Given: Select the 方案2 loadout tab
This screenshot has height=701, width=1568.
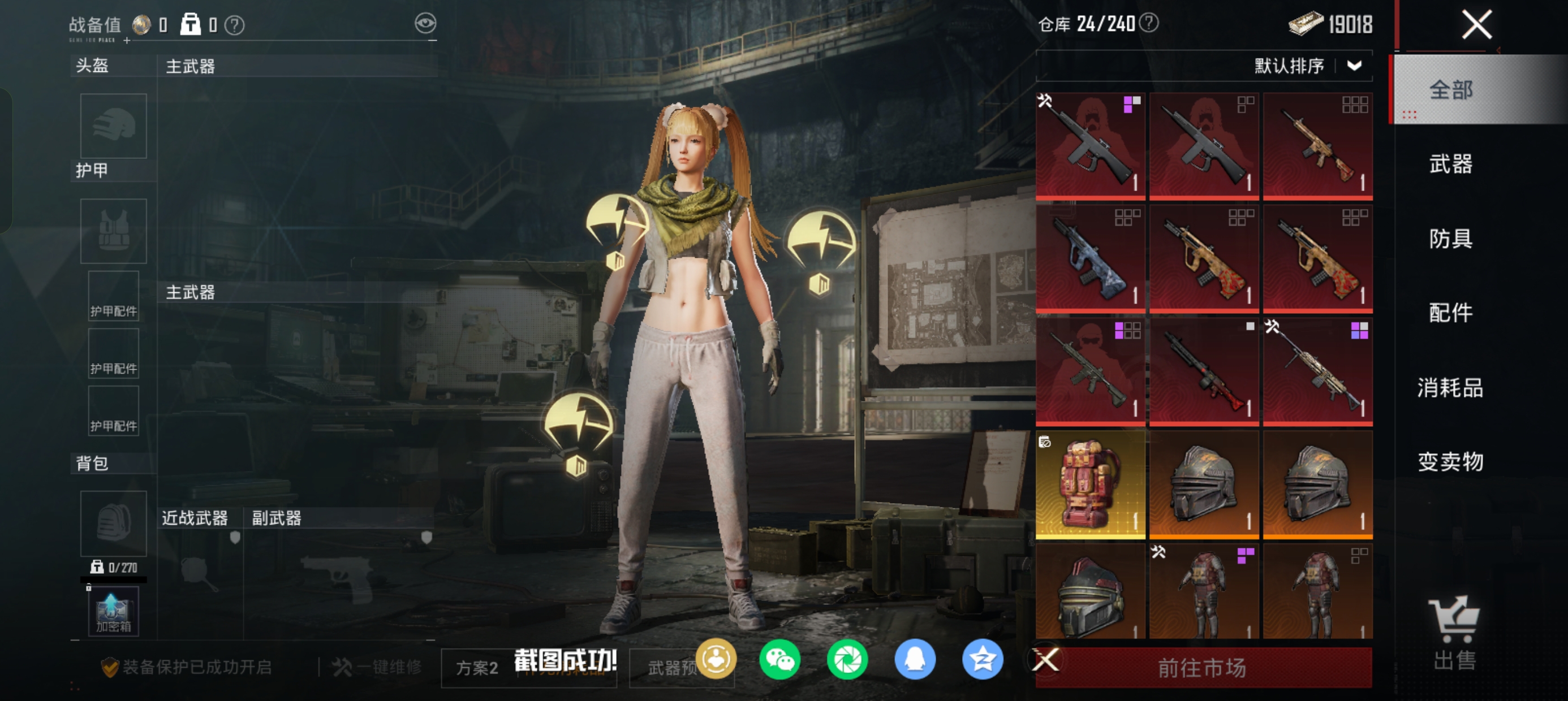Looking at the screenshot, I should 477,668.
